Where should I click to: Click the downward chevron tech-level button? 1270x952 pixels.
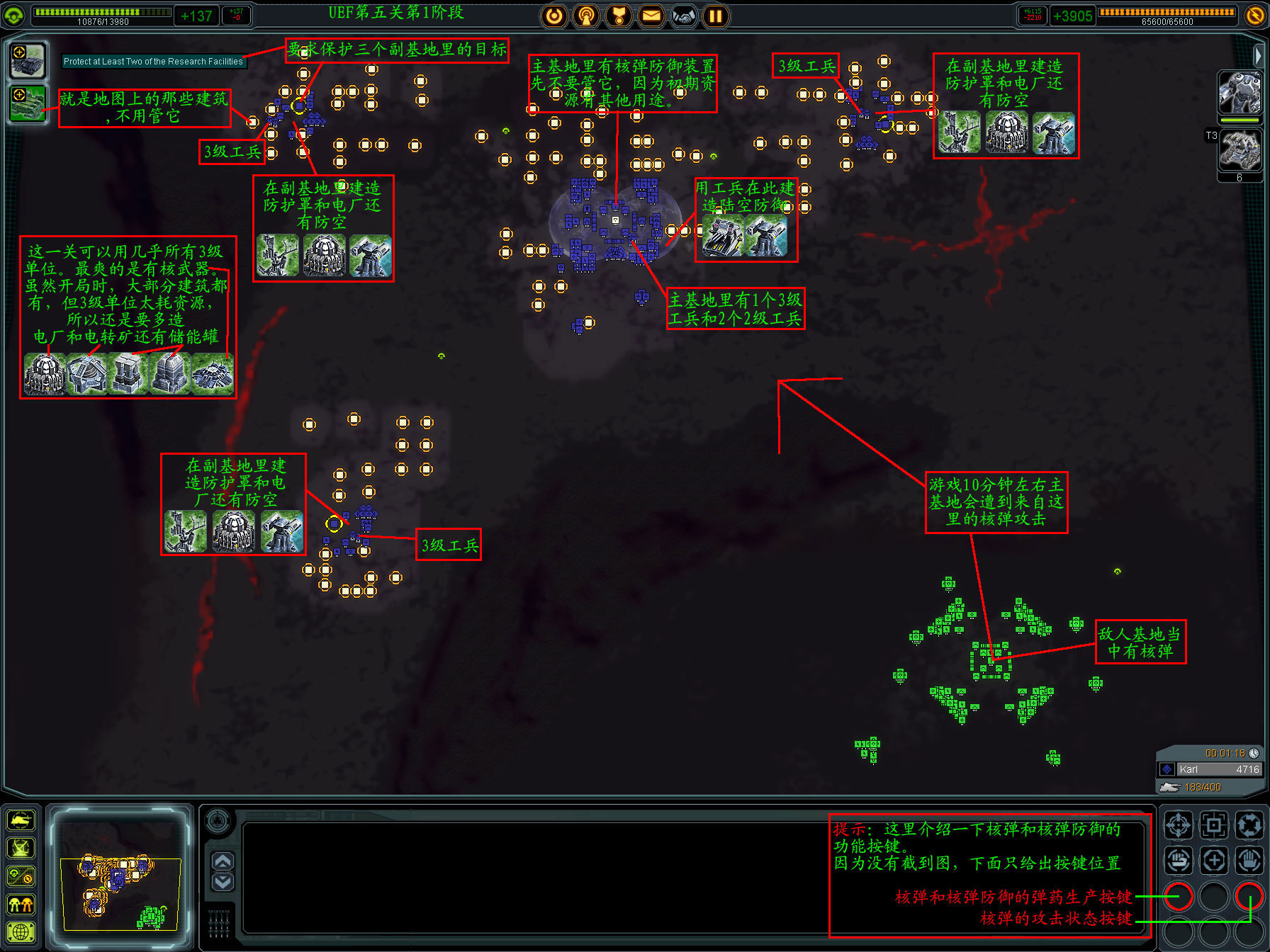(223, 882)
